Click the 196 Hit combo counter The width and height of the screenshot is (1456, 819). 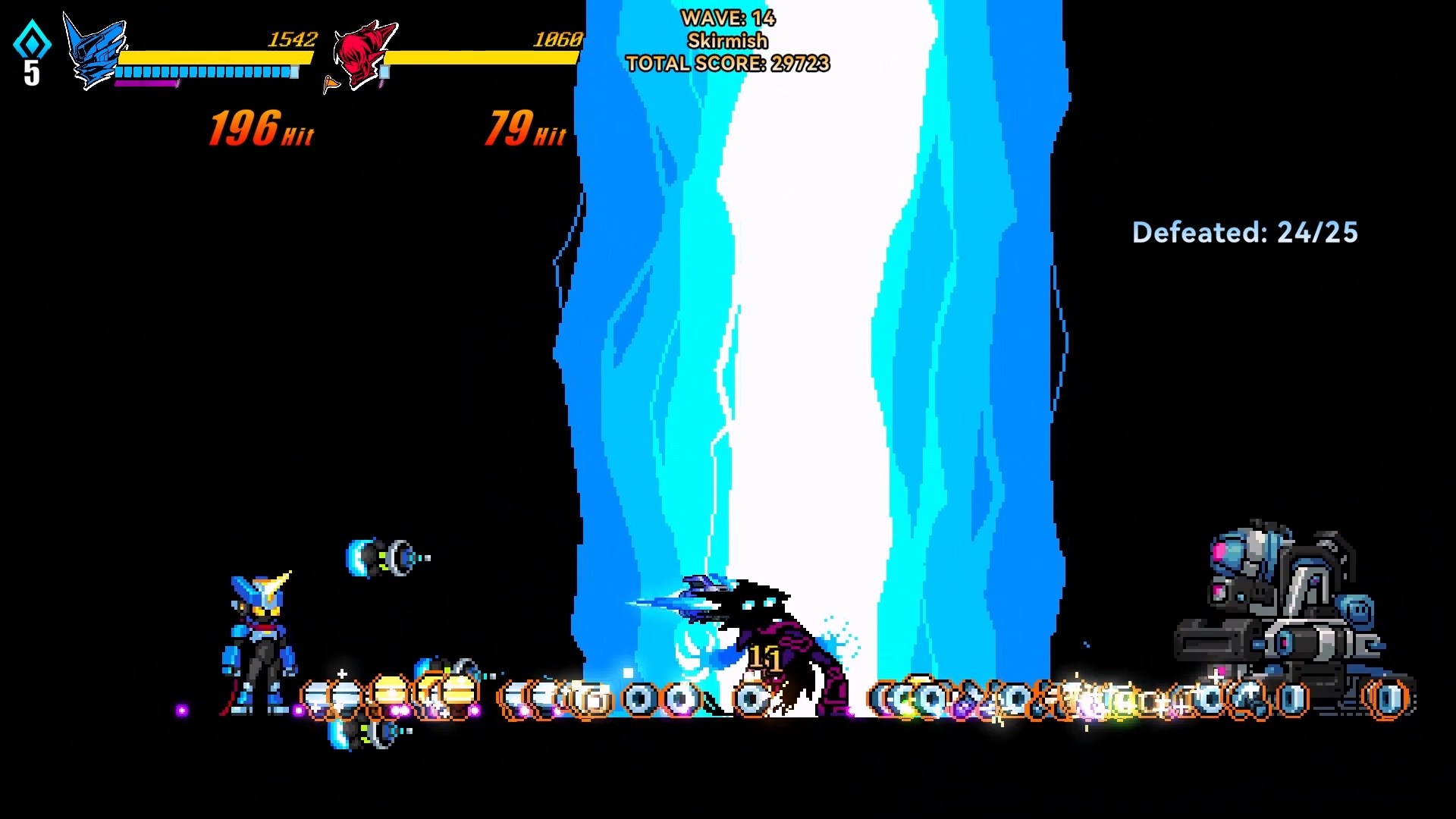pyautogui.click(x=258, y=127)
